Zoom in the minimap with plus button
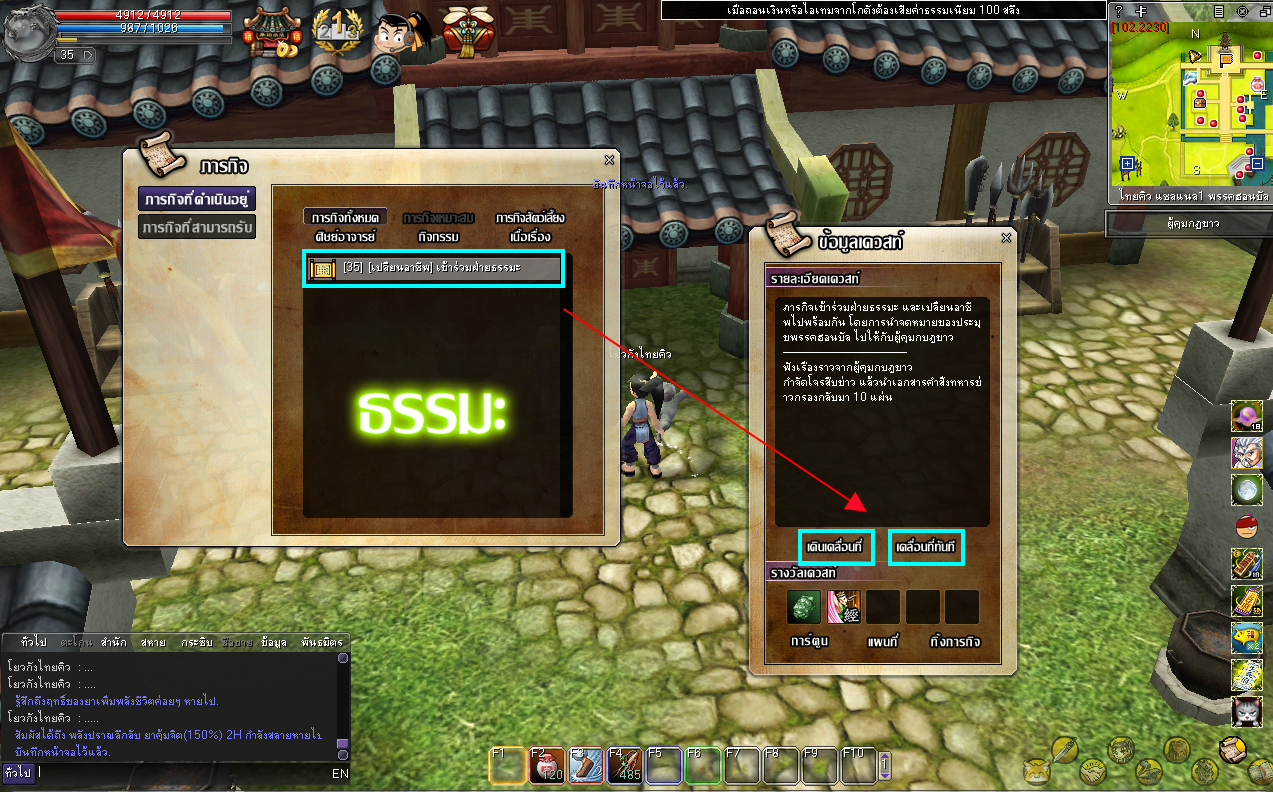Image resolution: width=1273 pixels, height=792 pixels. [x=1127, y=164]
